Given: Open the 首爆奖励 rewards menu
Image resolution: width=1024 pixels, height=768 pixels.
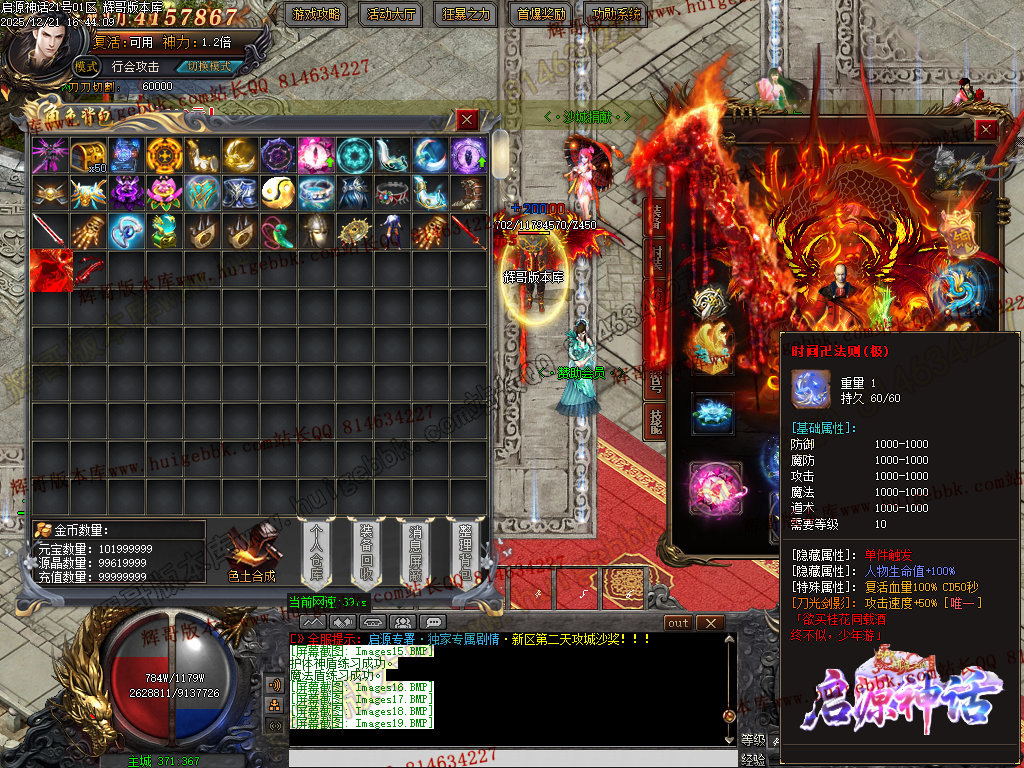Looking at the screenshot, I should coord(541,14).
